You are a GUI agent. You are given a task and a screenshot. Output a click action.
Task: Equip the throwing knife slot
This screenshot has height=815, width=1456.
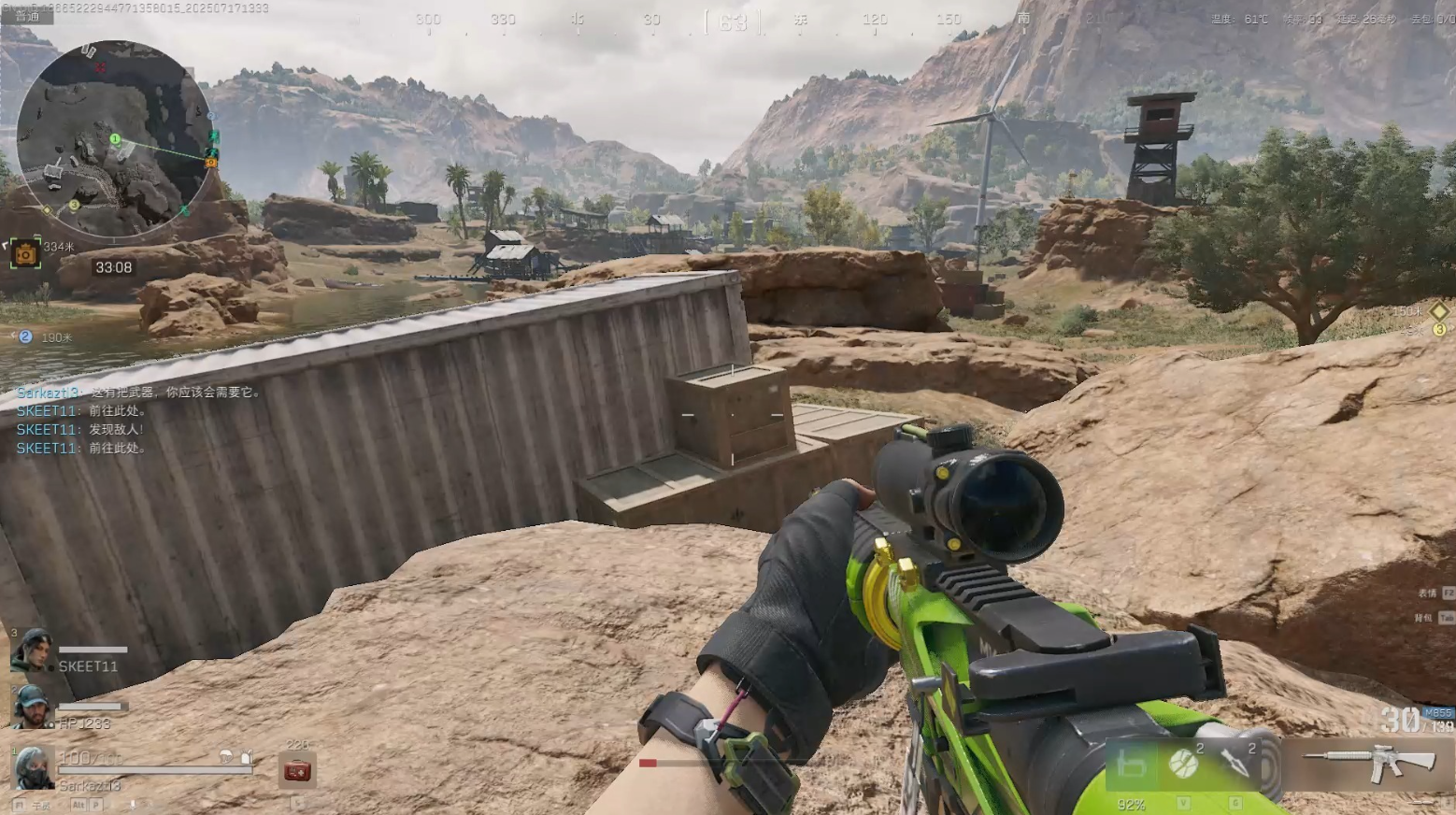tap(1235, 764)
